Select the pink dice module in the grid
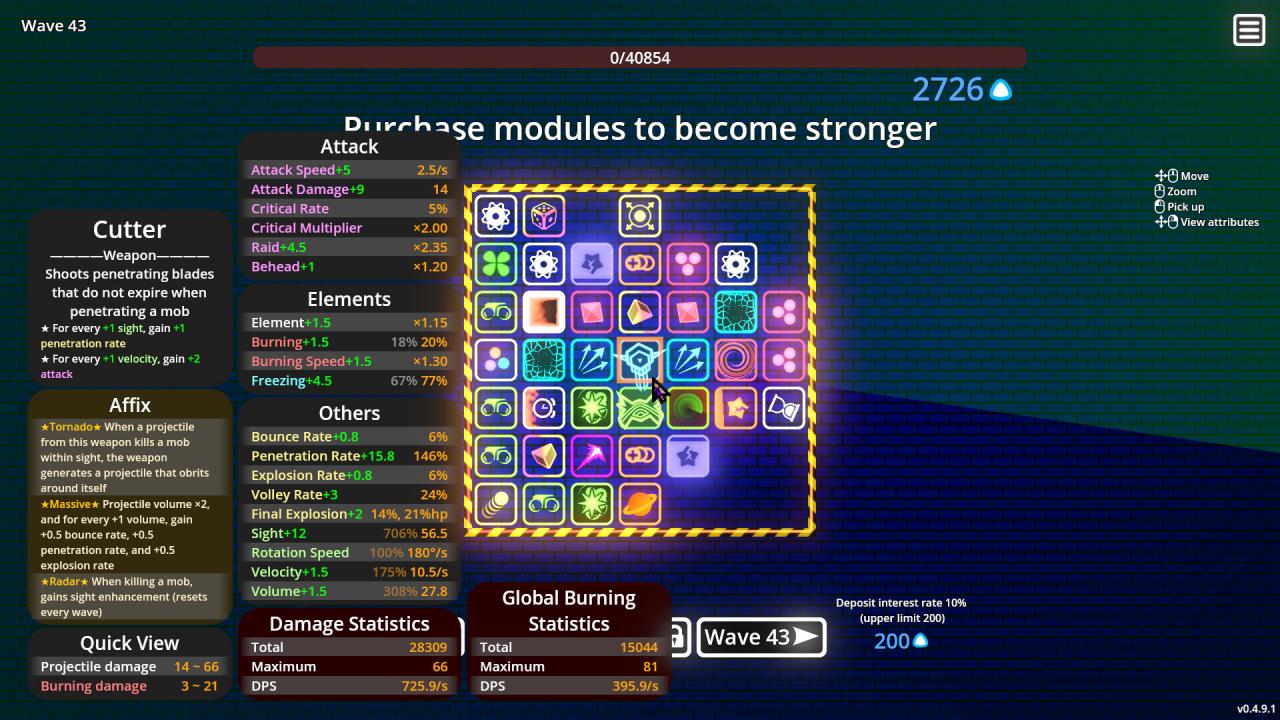 pos(544,215)
